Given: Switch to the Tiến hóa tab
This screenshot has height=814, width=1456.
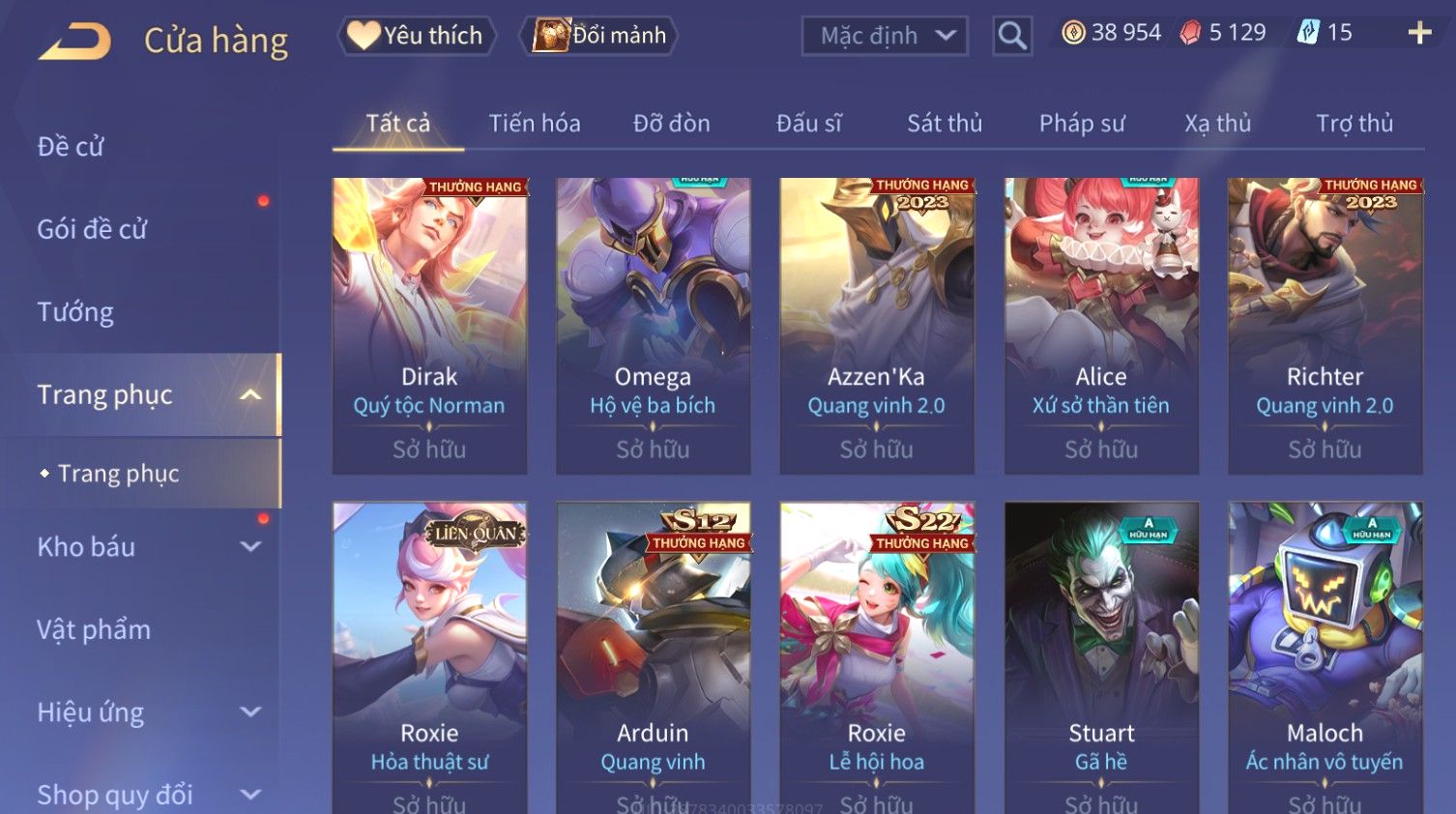Looking at the screenshot, I should [x=534, y=124].
